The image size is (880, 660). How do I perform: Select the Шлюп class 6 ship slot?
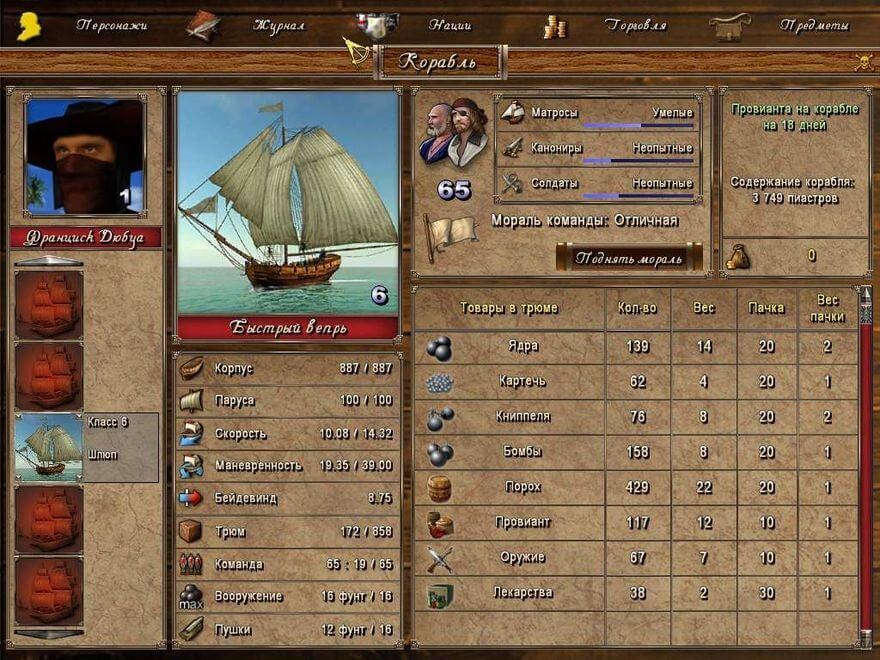click(86, 447)
